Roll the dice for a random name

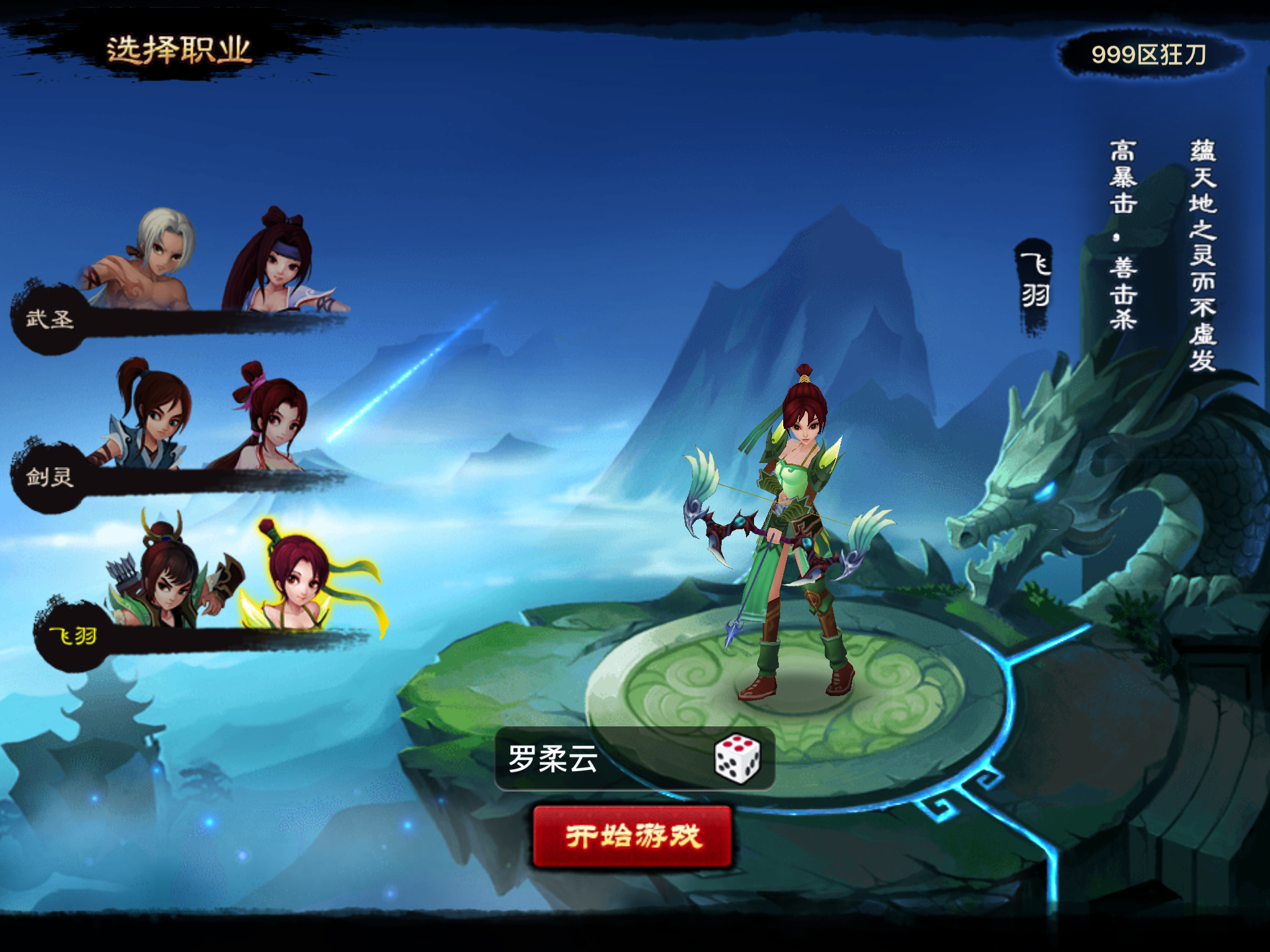pyautogui.click(x=736, y=759)
